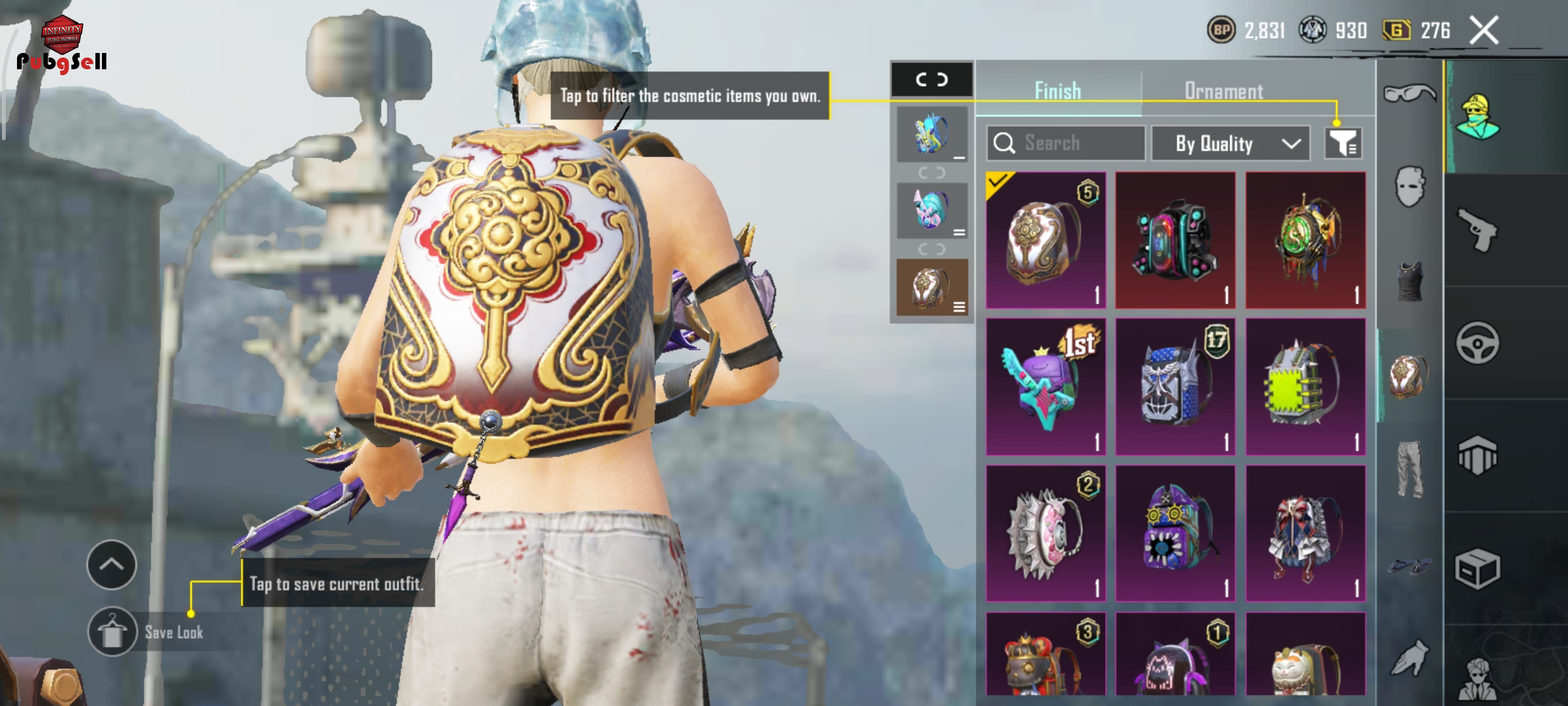Save the current outfit with Save Look
Image resolution: width=1568 pixels, height=706 pixels.
coord(112,632)
